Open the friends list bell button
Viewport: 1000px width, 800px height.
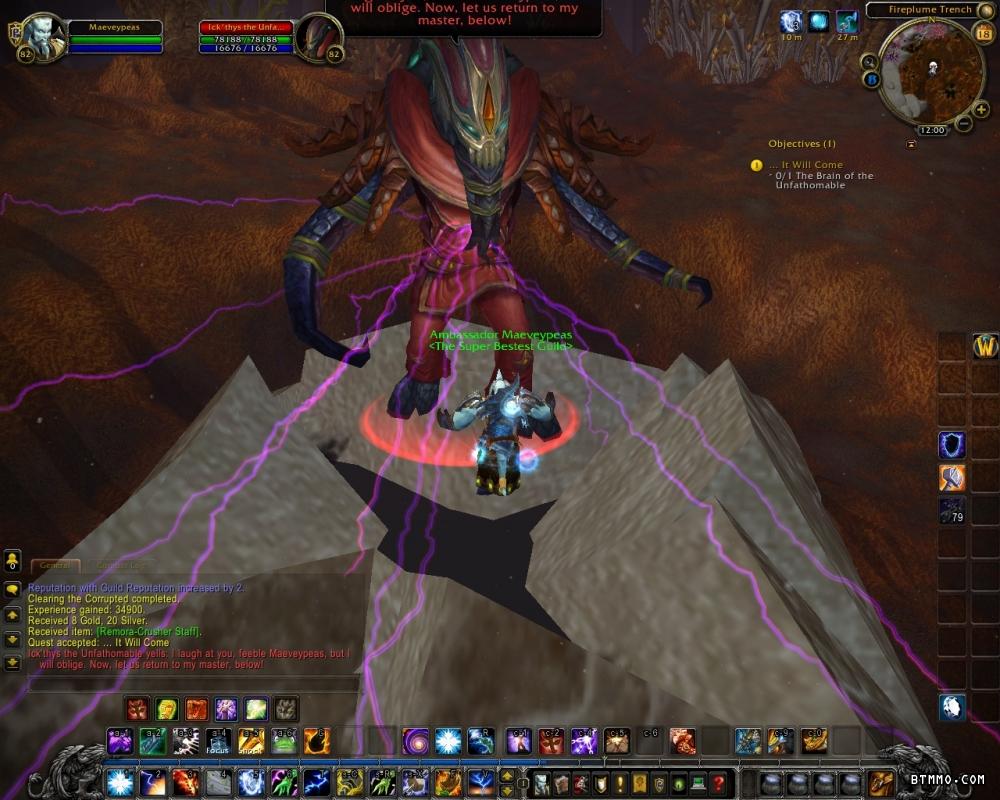12,559
